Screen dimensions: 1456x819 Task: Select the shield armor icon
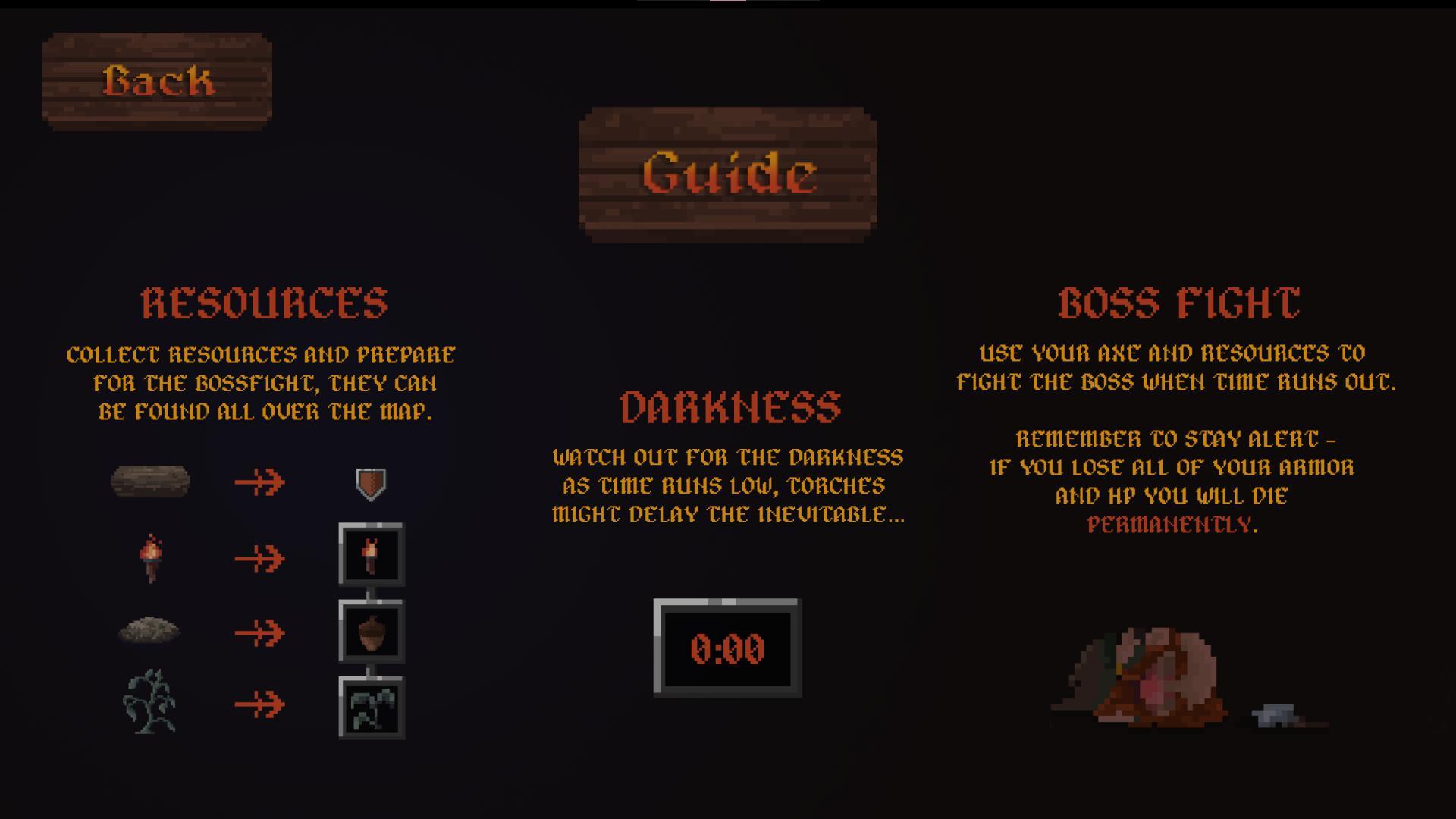(369, 484)
